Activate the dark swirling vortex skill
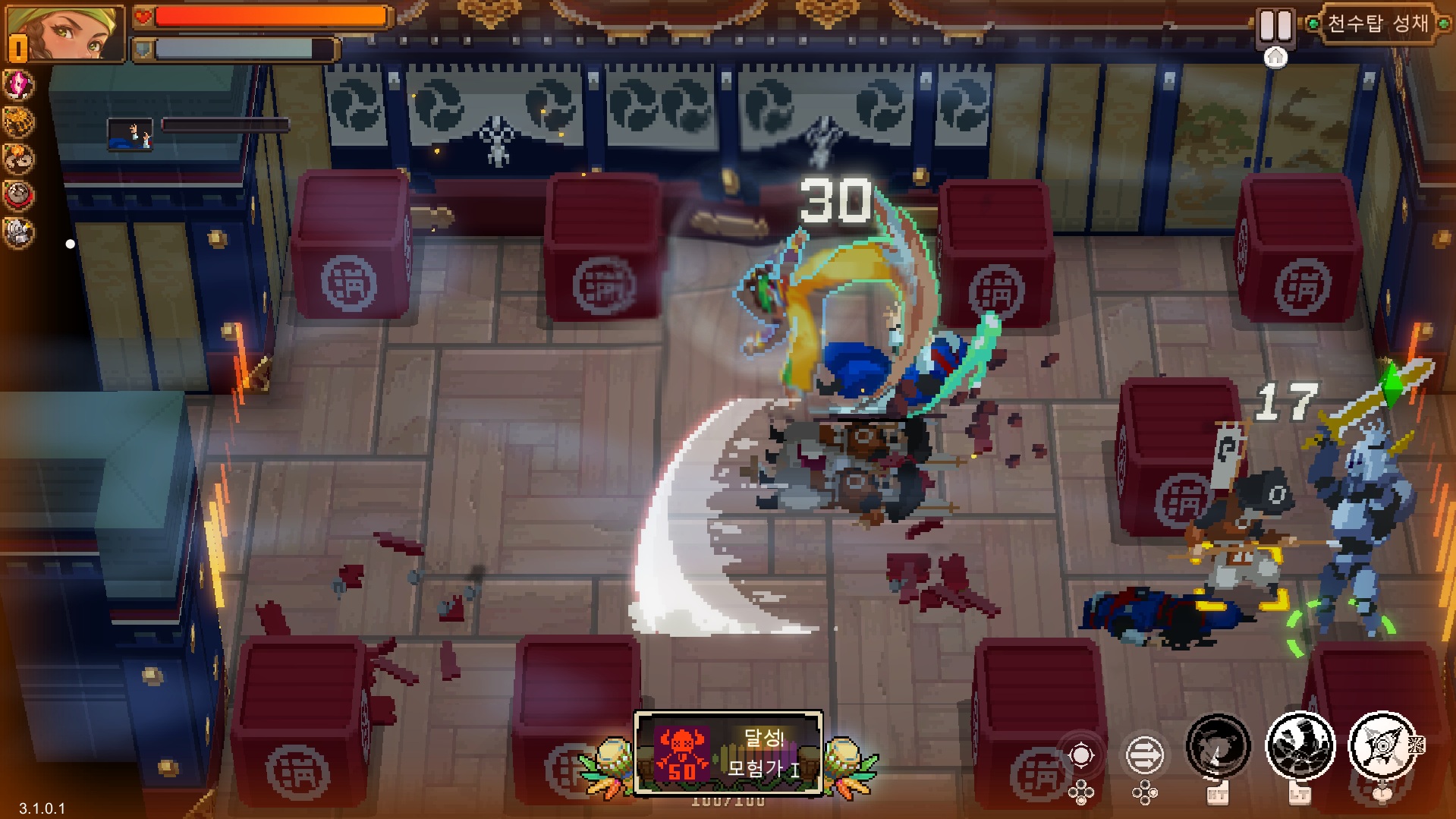Screen dimensions: 1456x819 tap(1218, 748)
